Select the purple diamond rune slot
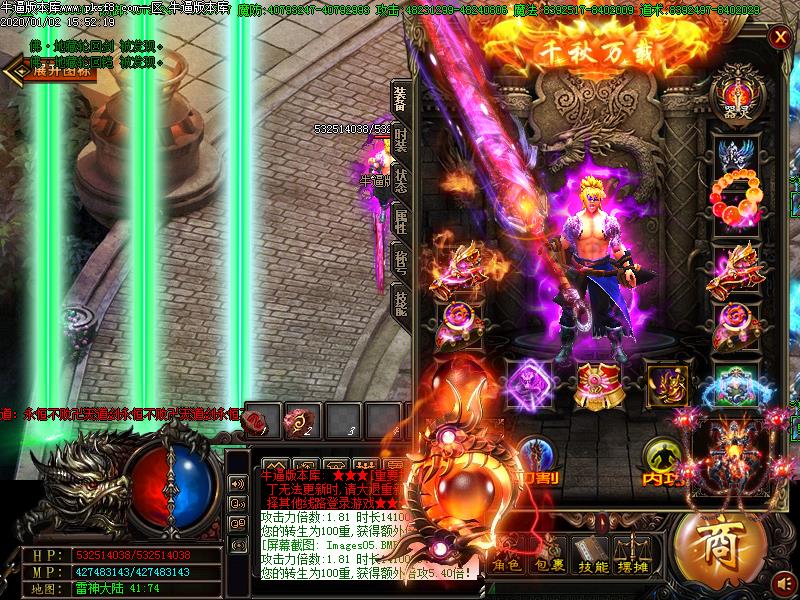 [x=528, y=383]
